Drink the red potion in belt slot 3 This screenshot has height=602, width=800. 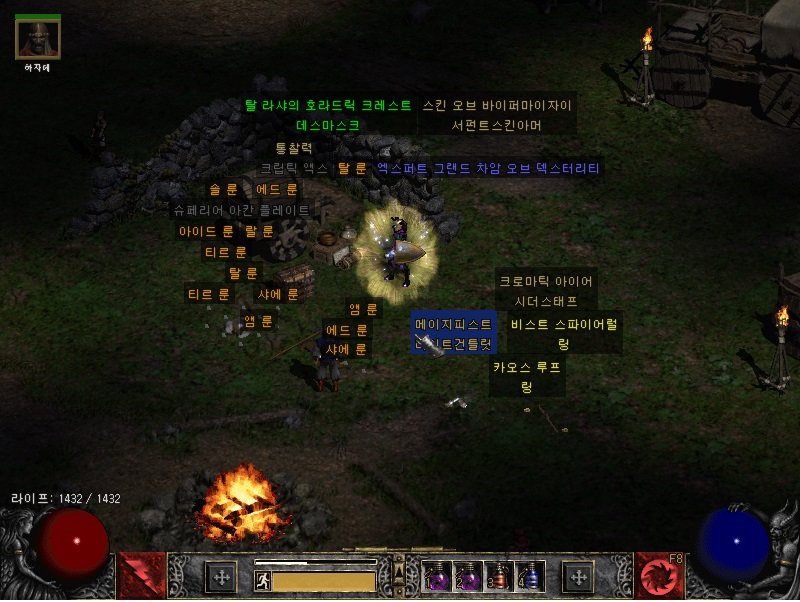click(x=499, y=576)
